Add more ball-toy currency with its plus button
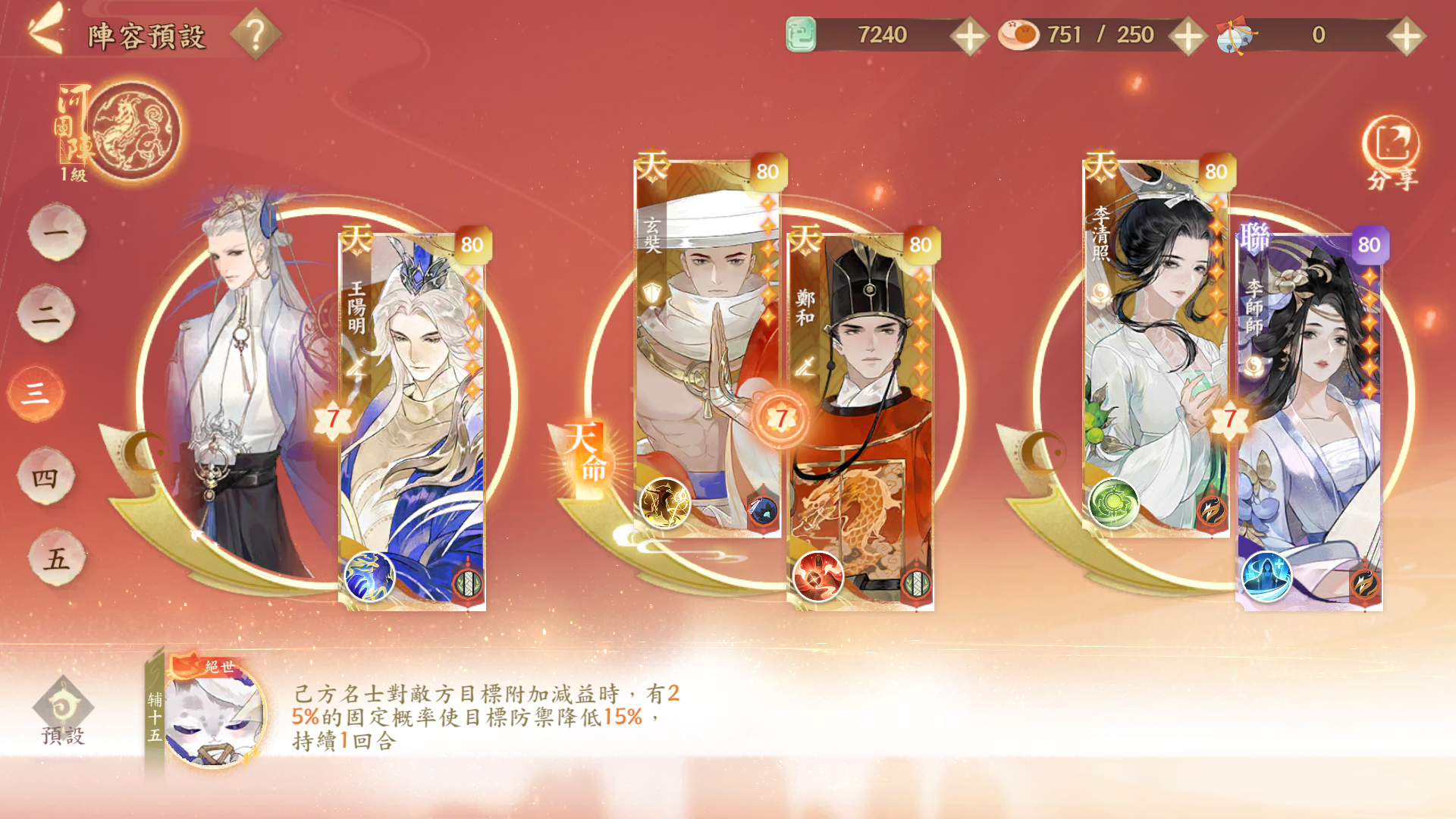 click(x=1405, y=36)
